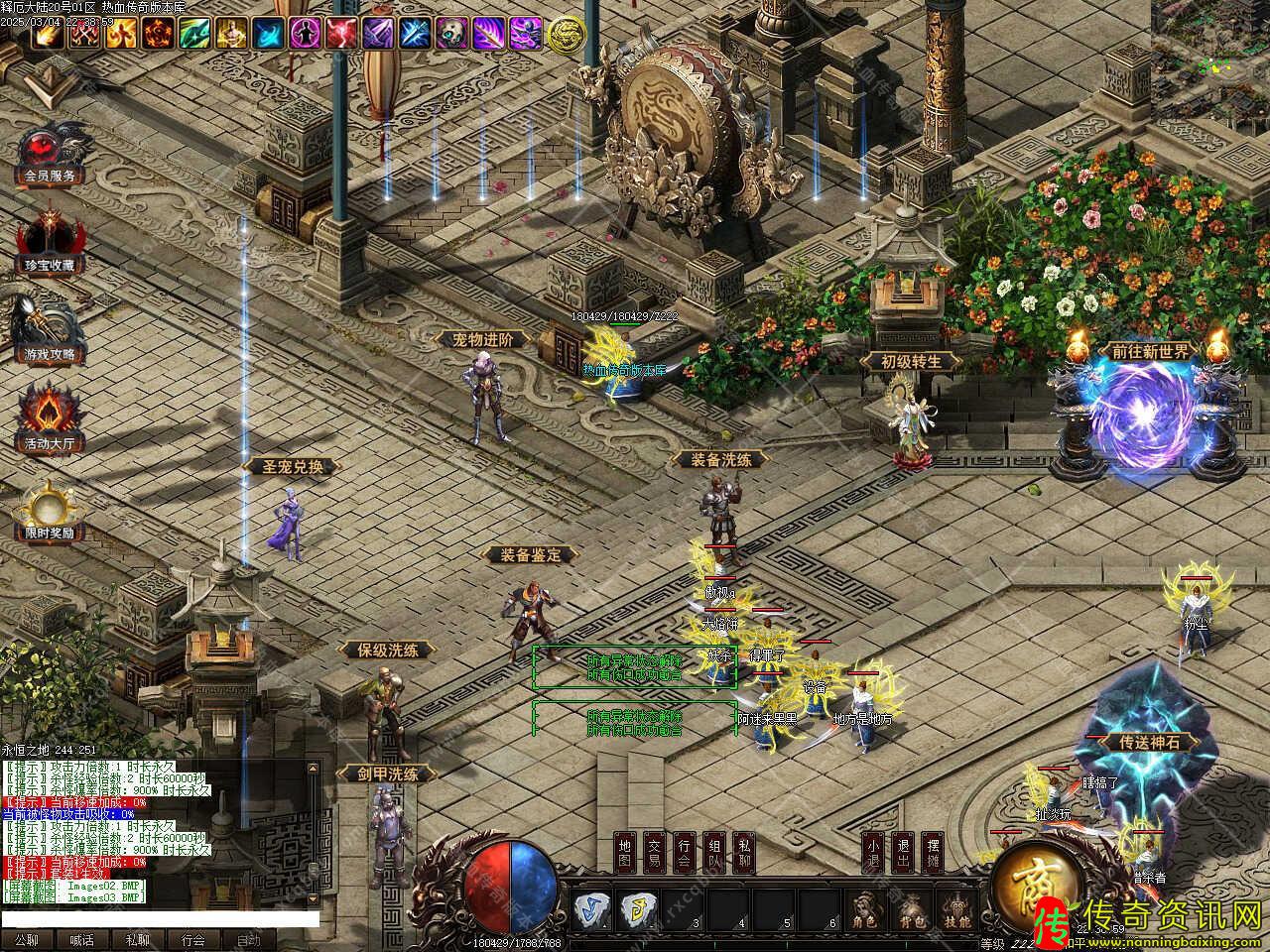The width and height of the screenshot is (1270, 952).
Task: Toggle the 自动 auto button
Action: 248,940
